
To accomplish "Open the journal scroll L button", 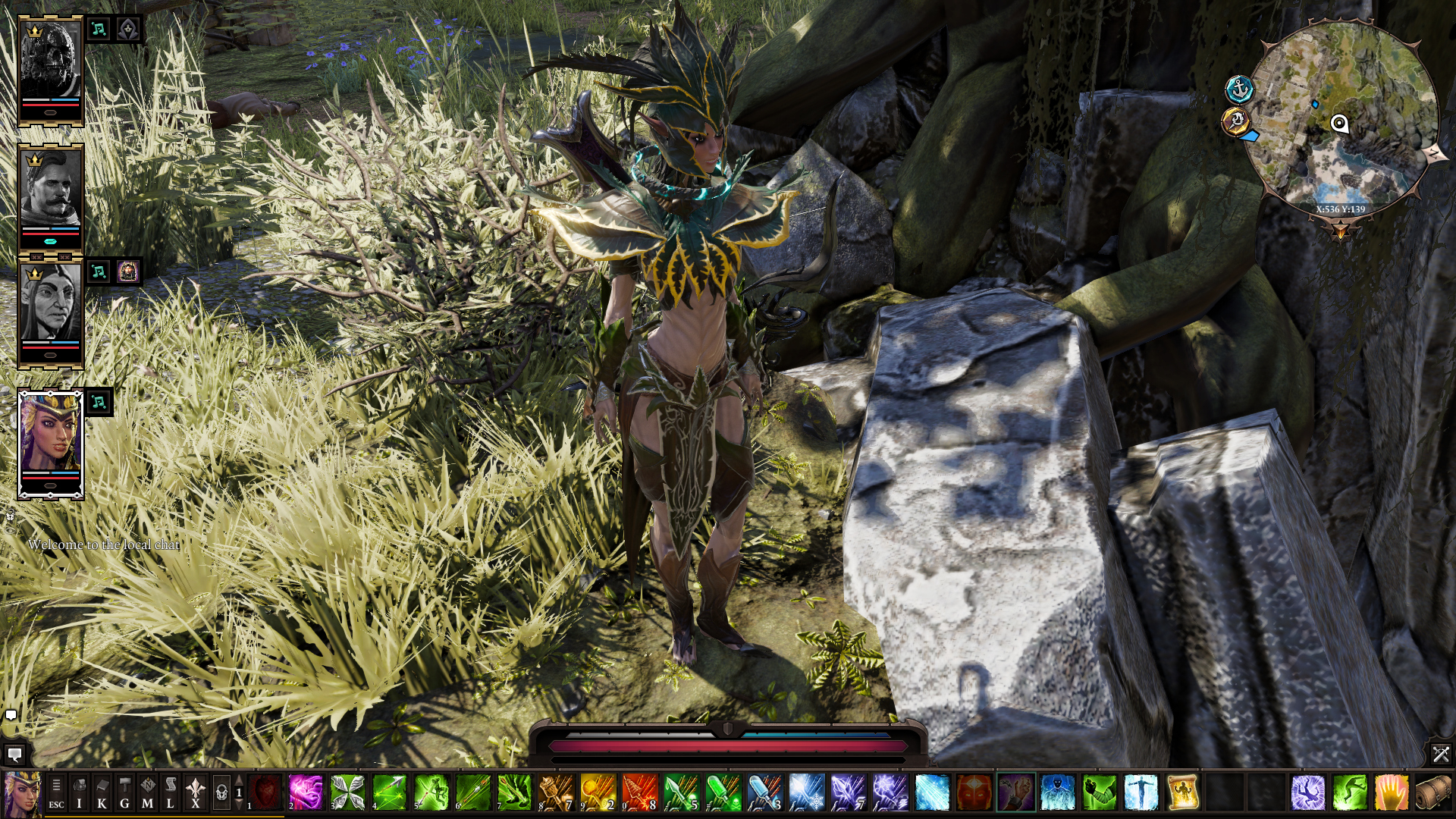I will coord(171,793).
